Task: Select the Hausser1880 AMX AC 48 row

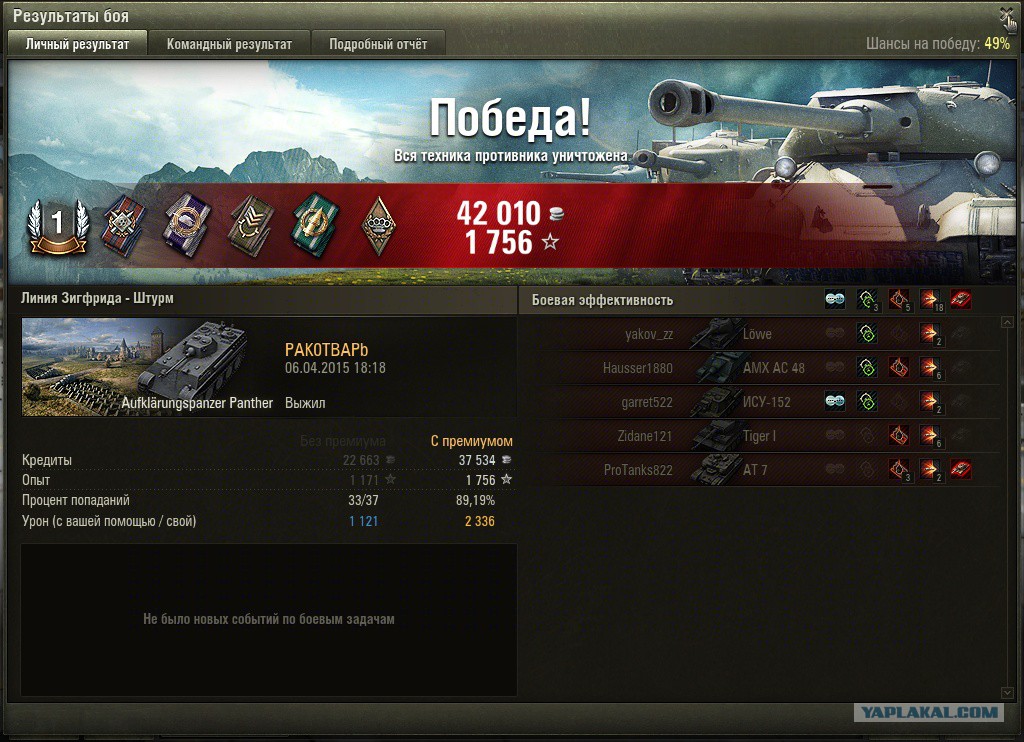Action: (760, 368)
